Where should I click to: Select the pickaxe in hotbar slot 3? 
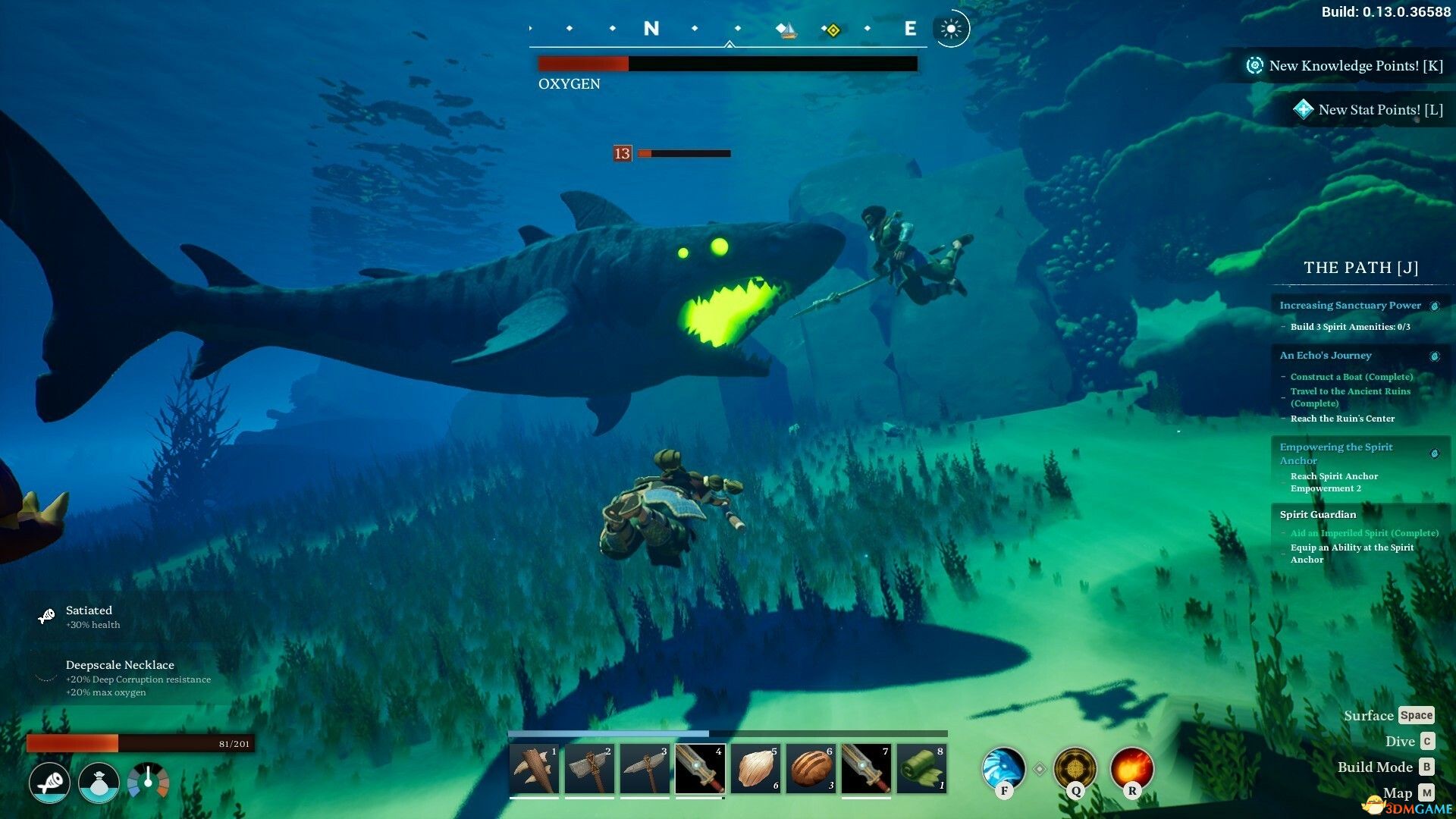pyautogui.click(x=645, y=768)
